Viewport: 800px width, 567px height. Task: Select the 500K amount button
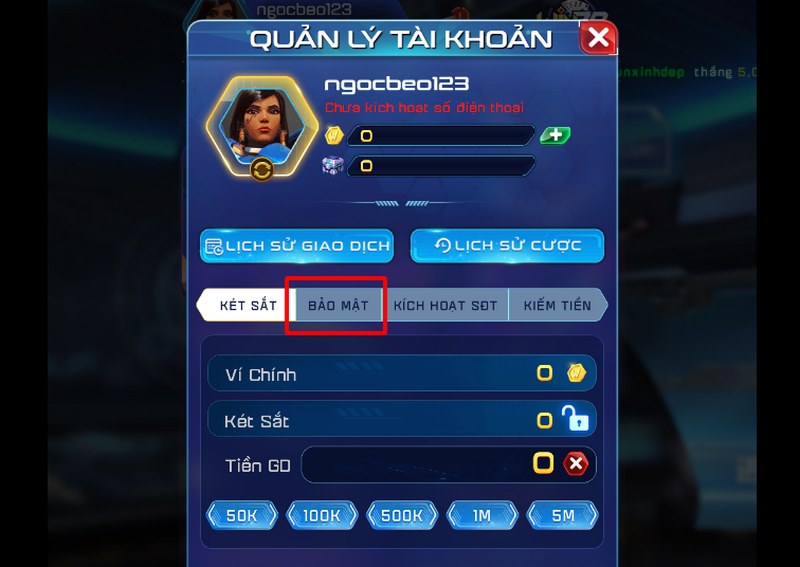402,515
